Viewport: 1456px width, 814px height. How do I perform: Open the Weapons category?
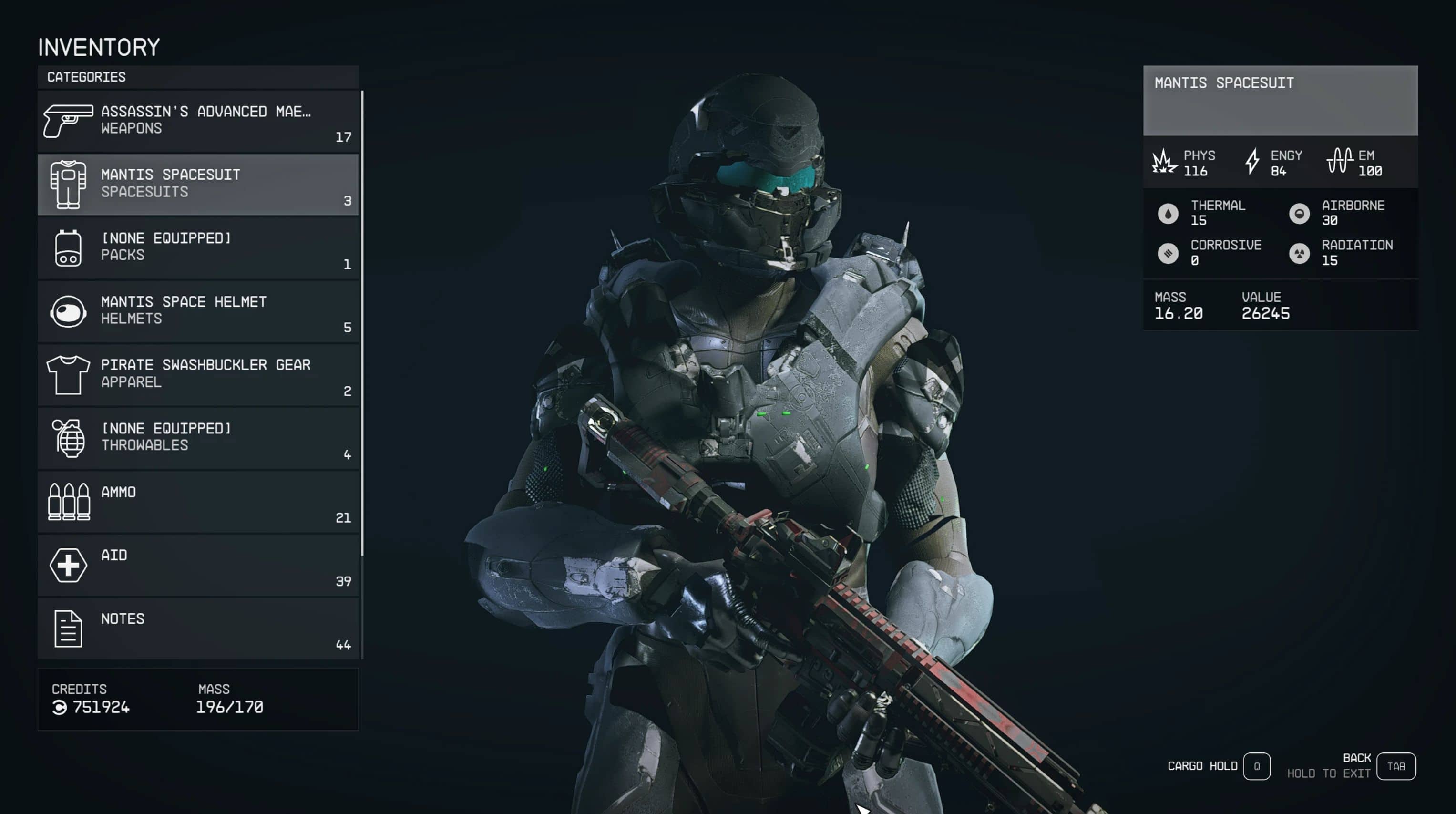[x=198, y=120]
